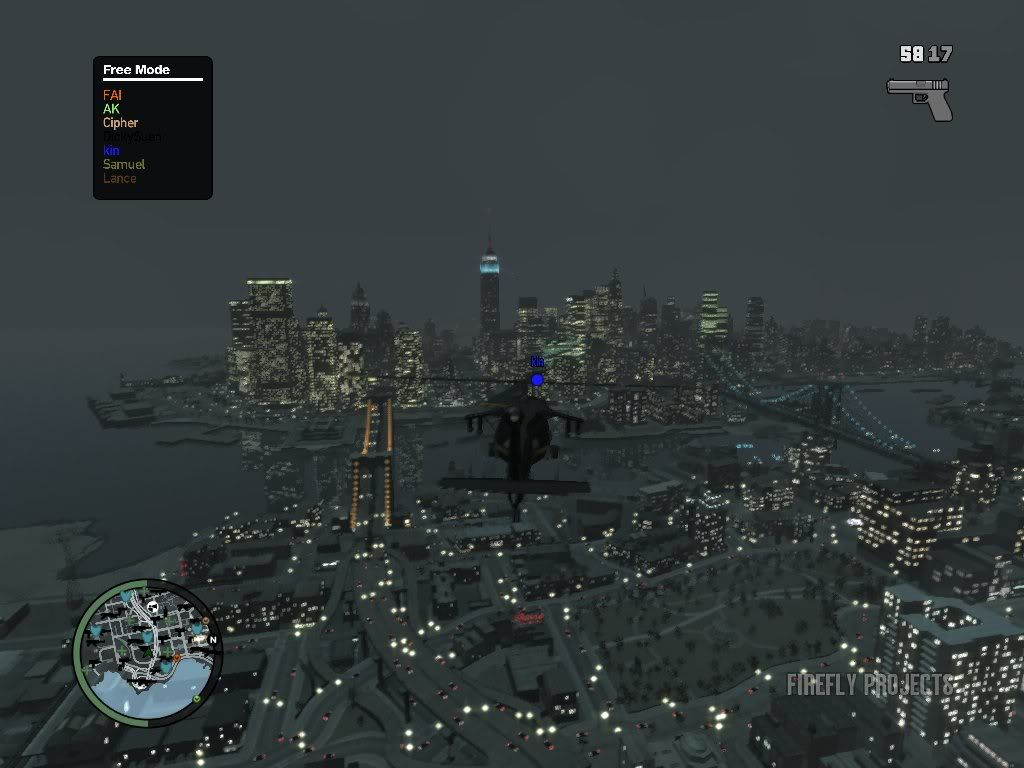Screen dimensions: 1024x768
Task: Click the blue kin player marker above the helicopter
Action: [x=537, y=379]
